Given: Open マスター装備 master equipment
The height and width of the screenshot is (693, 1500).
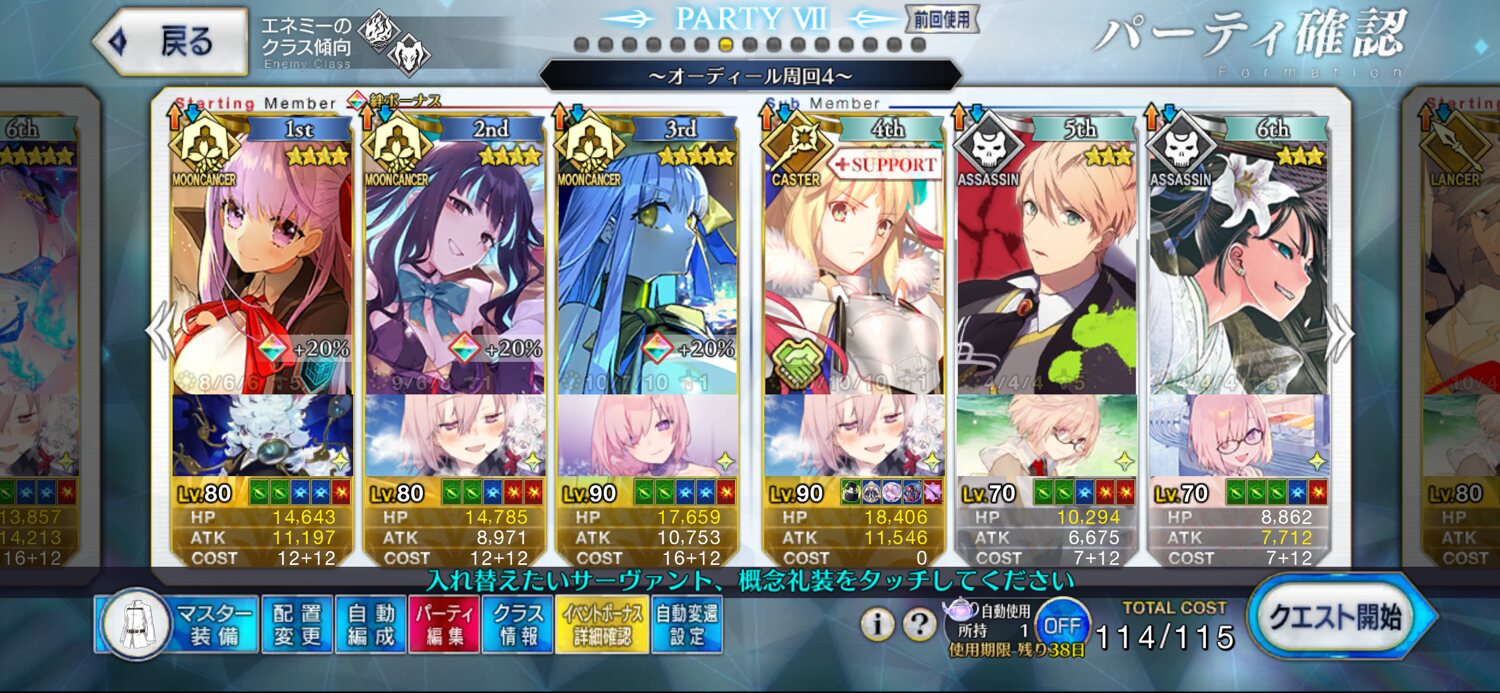Looking at the screenshot, I should coord(177,625).
